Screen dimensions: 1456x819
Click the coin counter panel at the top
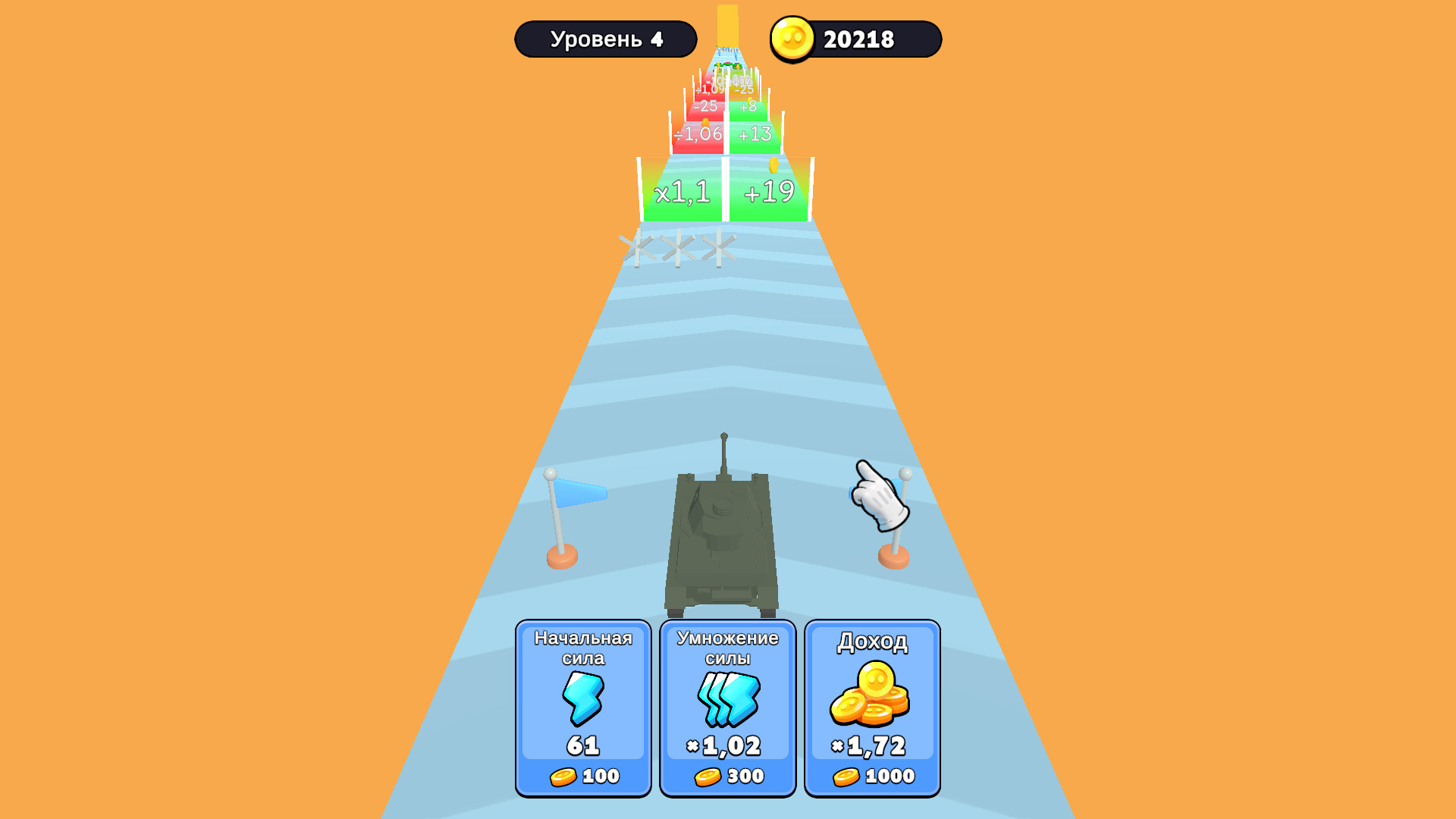pyautogui.click(x=854, y=39)
